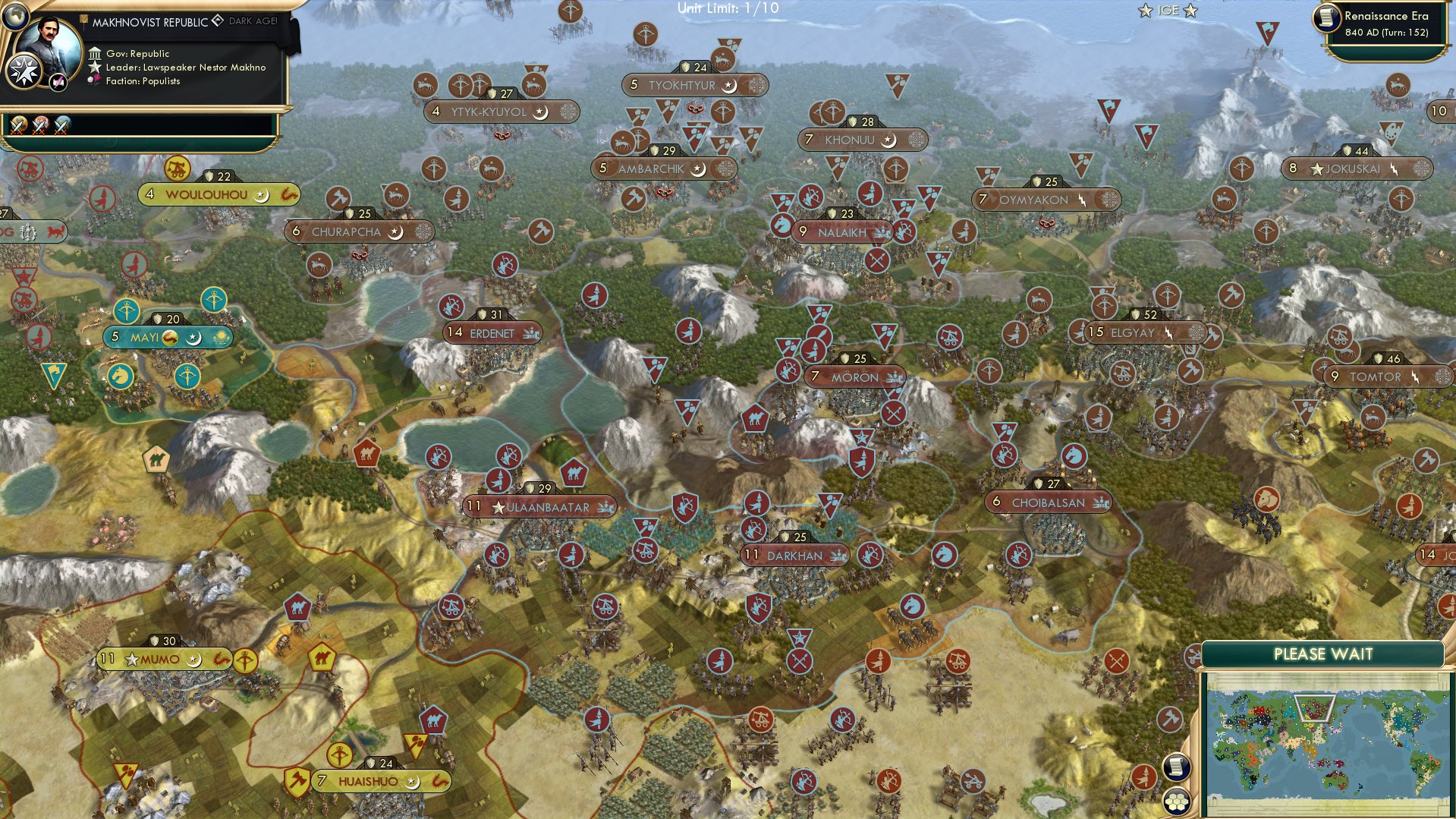Toggle Strategic View with the hex icon
Viewport: 1456px width, 819px height.
[1177, 802]
